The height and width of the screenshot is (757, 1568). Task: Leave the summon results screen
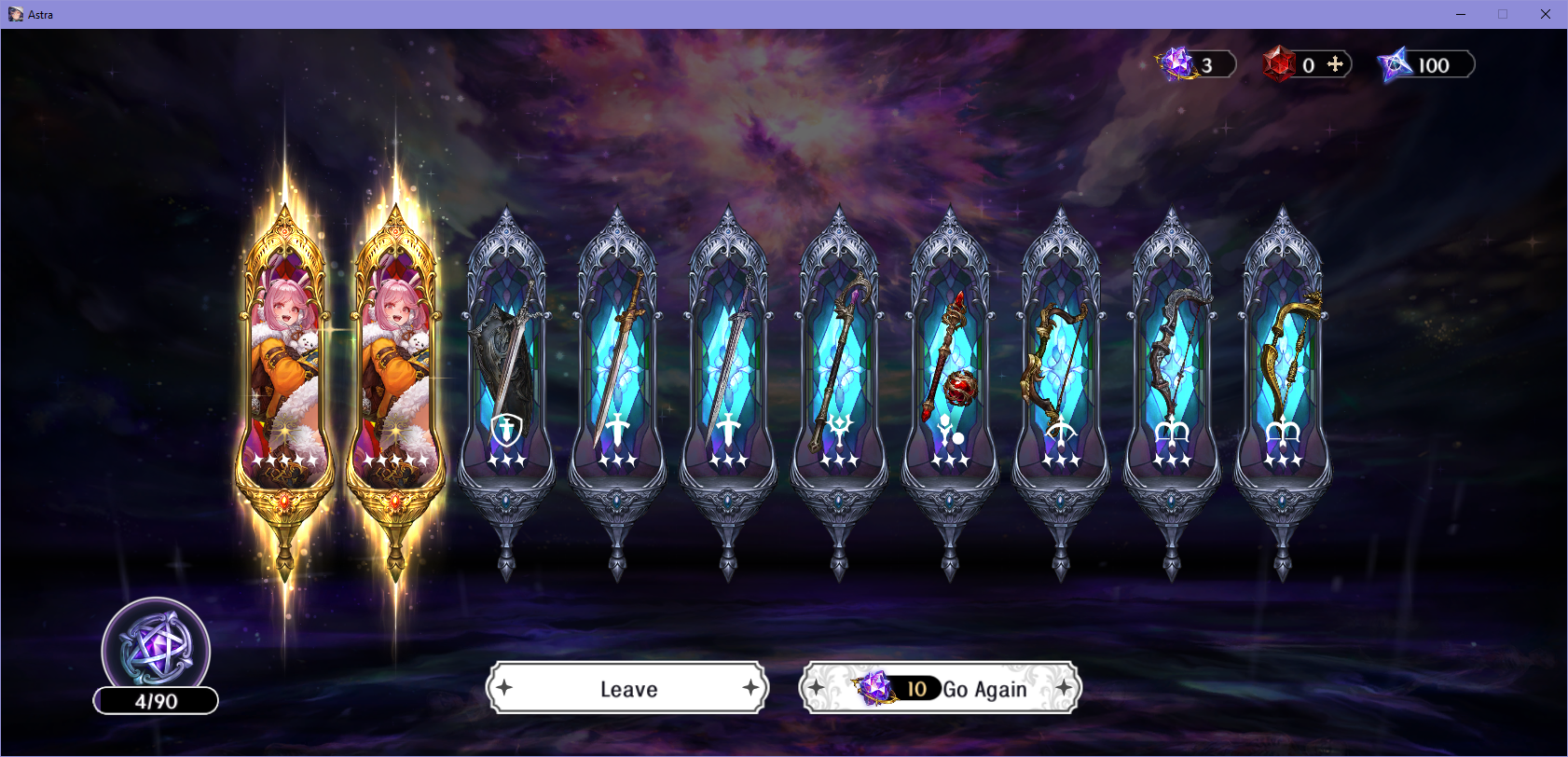[x=627, y=689]
